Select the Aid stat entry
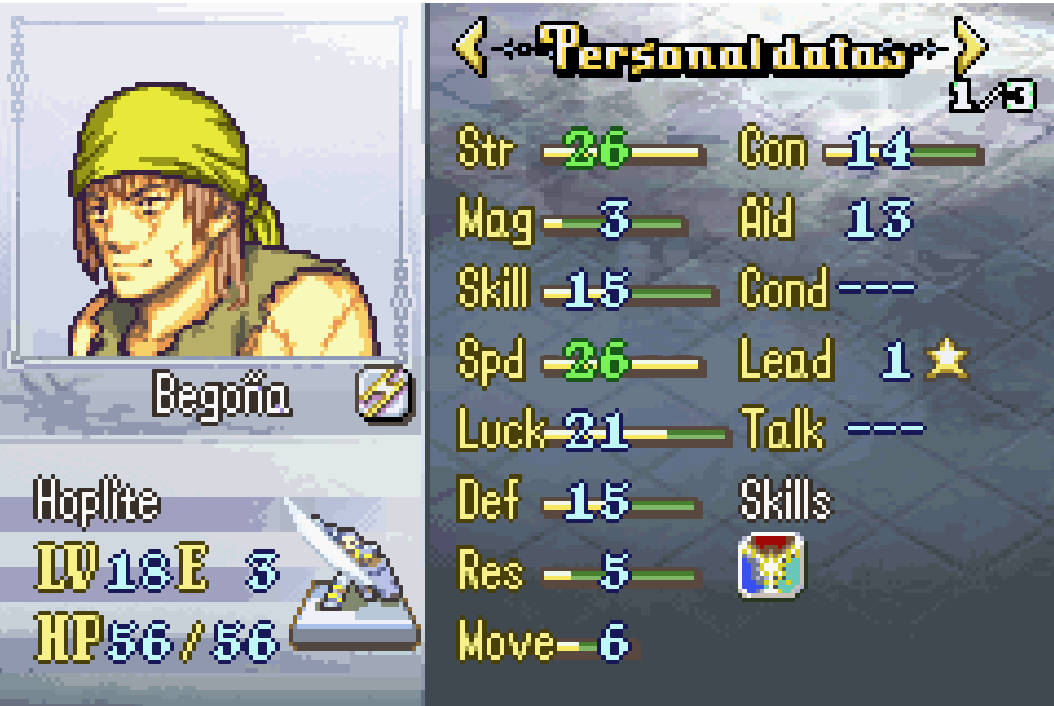The height and width of the screenshot is (706, 1054). [x=824, y=221]
